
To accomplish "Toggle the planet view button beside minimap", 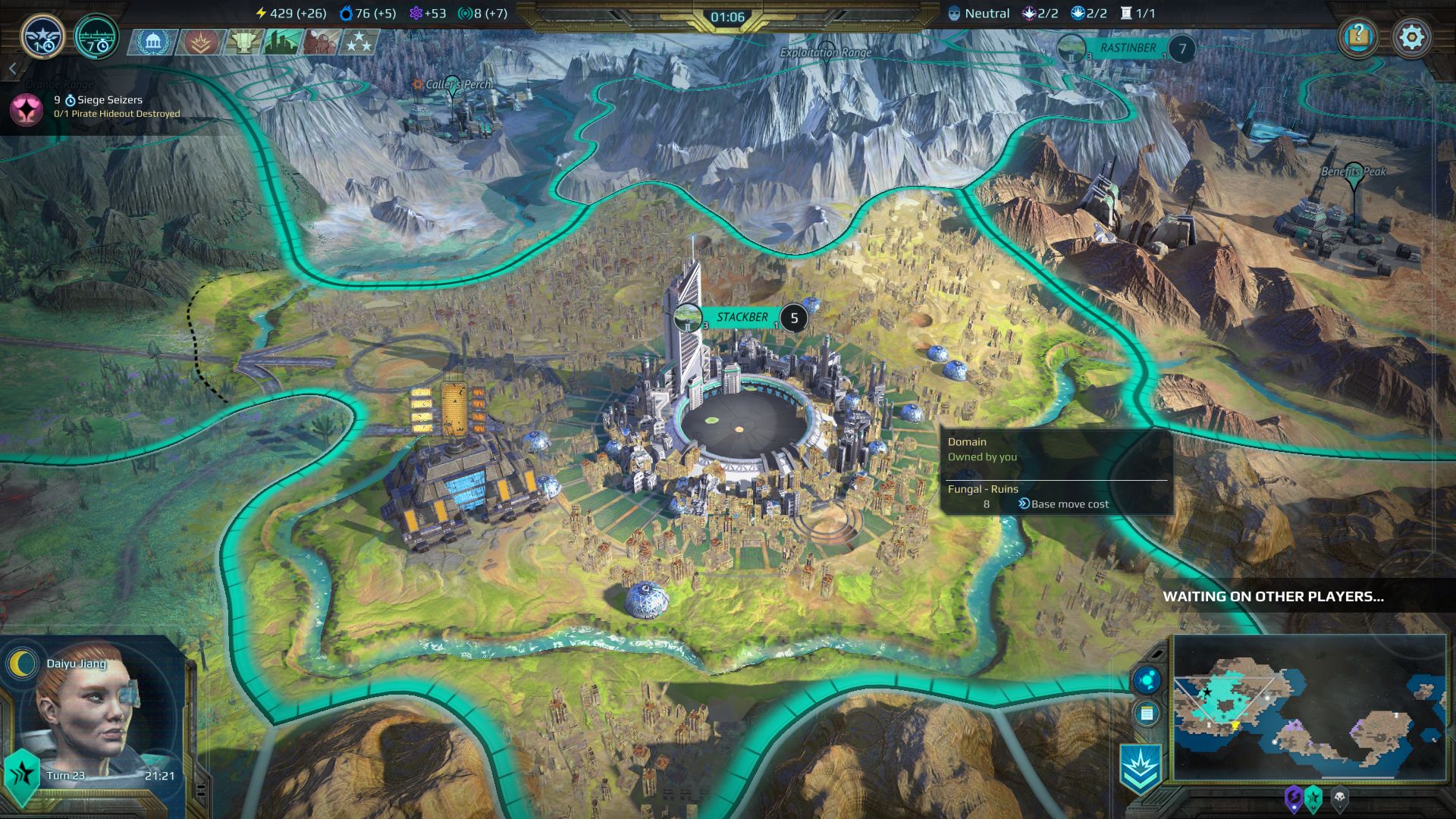I will [1147, 679].
